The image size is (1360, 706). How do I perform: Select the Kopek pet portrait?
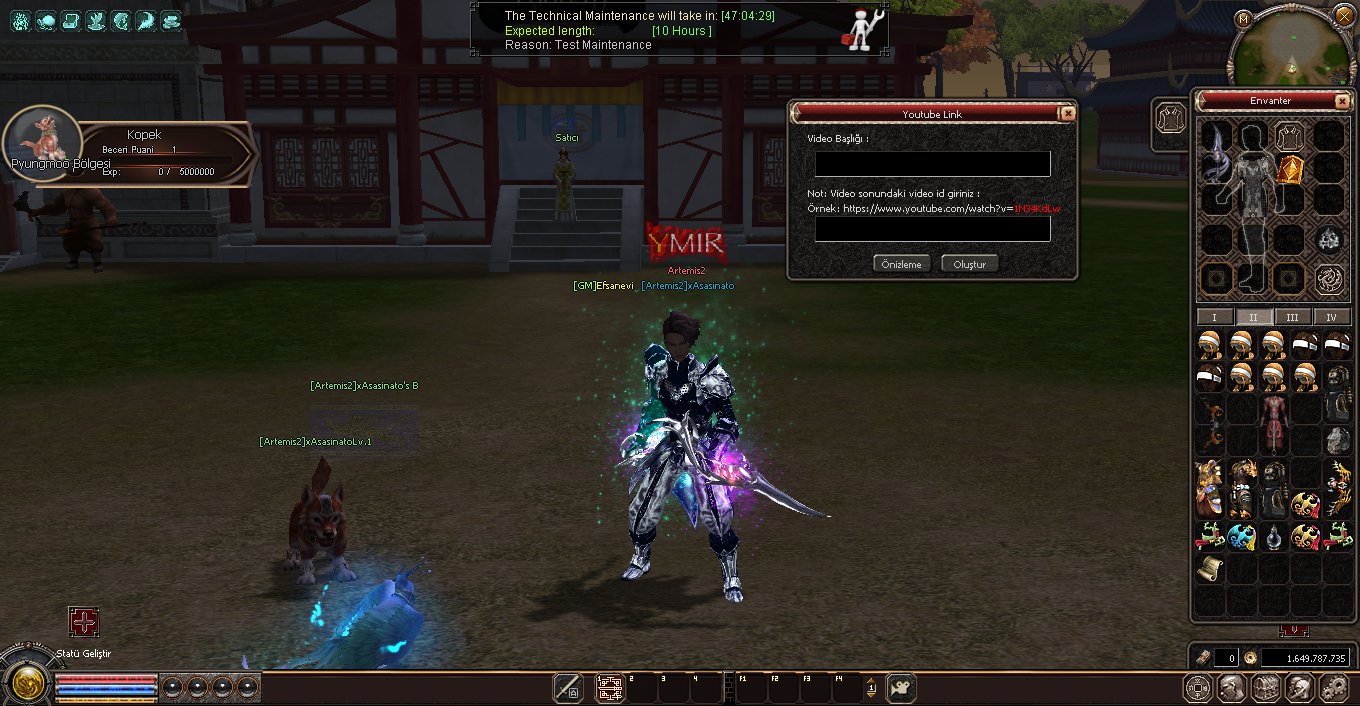(42, 144)
